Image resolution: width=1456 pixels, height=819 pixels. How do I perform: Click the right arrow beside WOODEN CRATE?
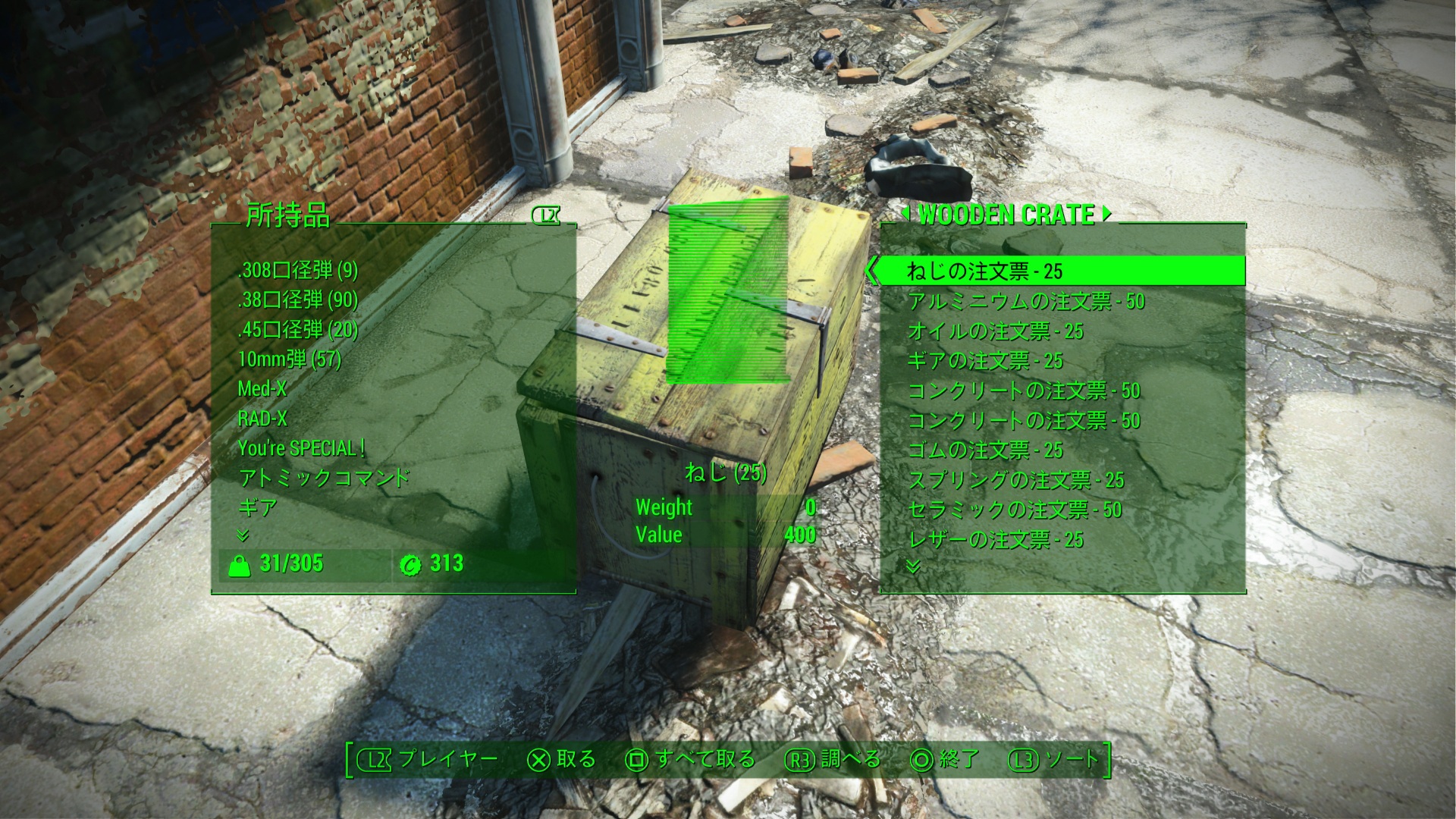tap(1106, 214)
